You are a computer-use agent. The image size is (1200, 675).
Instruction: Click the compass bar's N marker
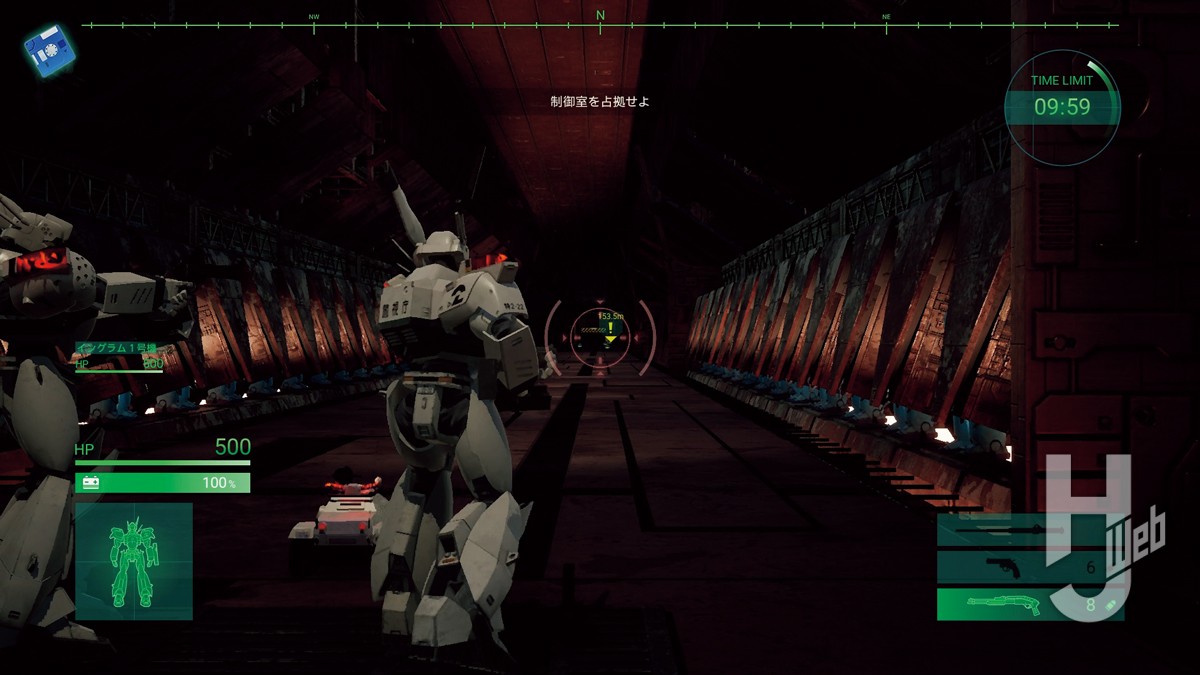click(x=600, y=17)
